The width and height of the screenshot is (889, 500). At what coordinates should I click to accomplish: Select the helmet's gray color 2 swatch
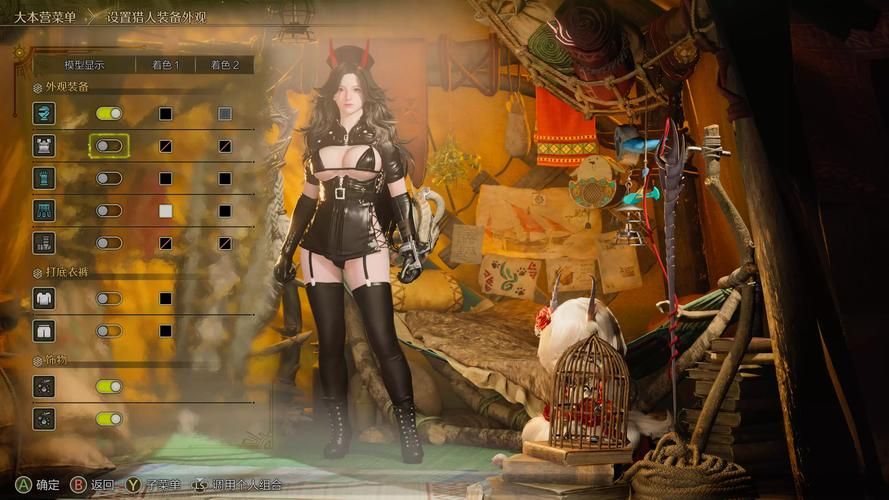click(x=224, y=114)
